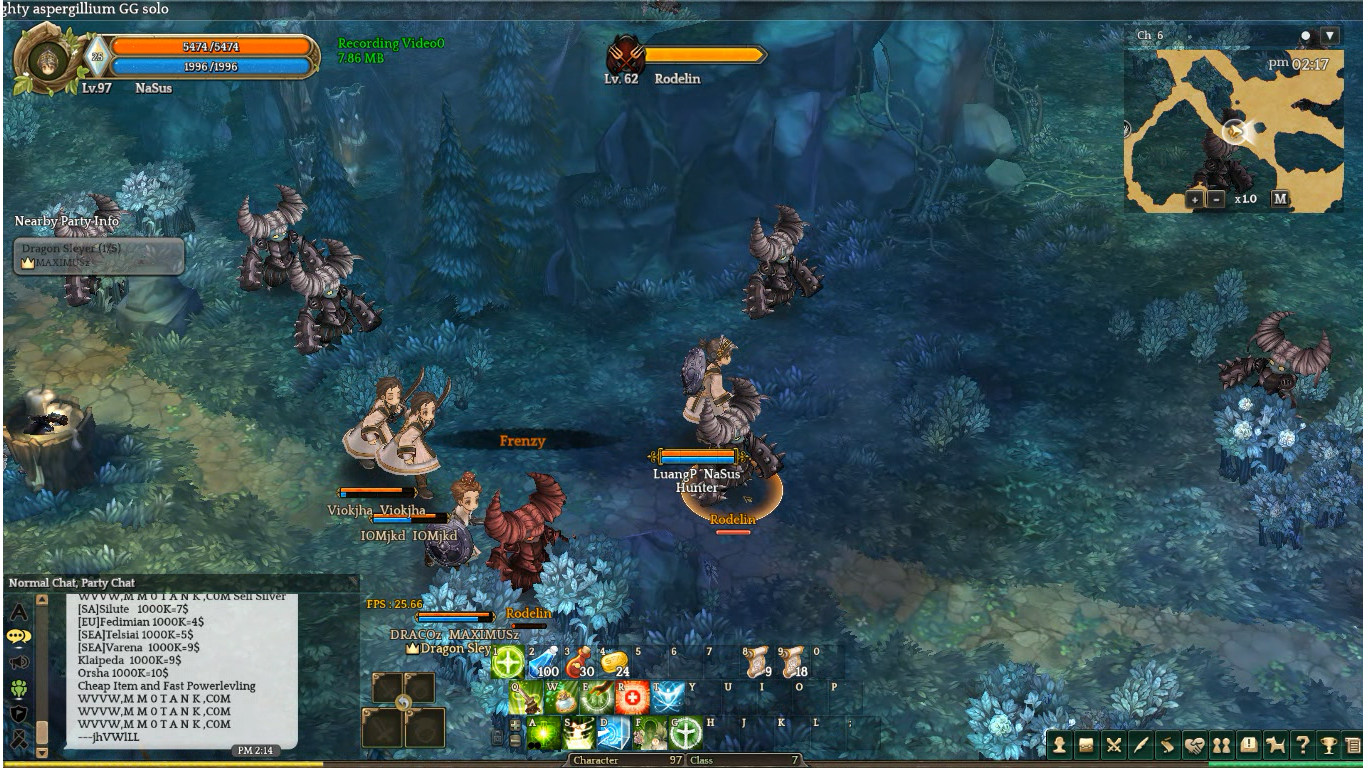Screen dimensions: 1366x768
Task: Select the Dragon Sleyer nearby party entry
Action: [x=99, y=255]
